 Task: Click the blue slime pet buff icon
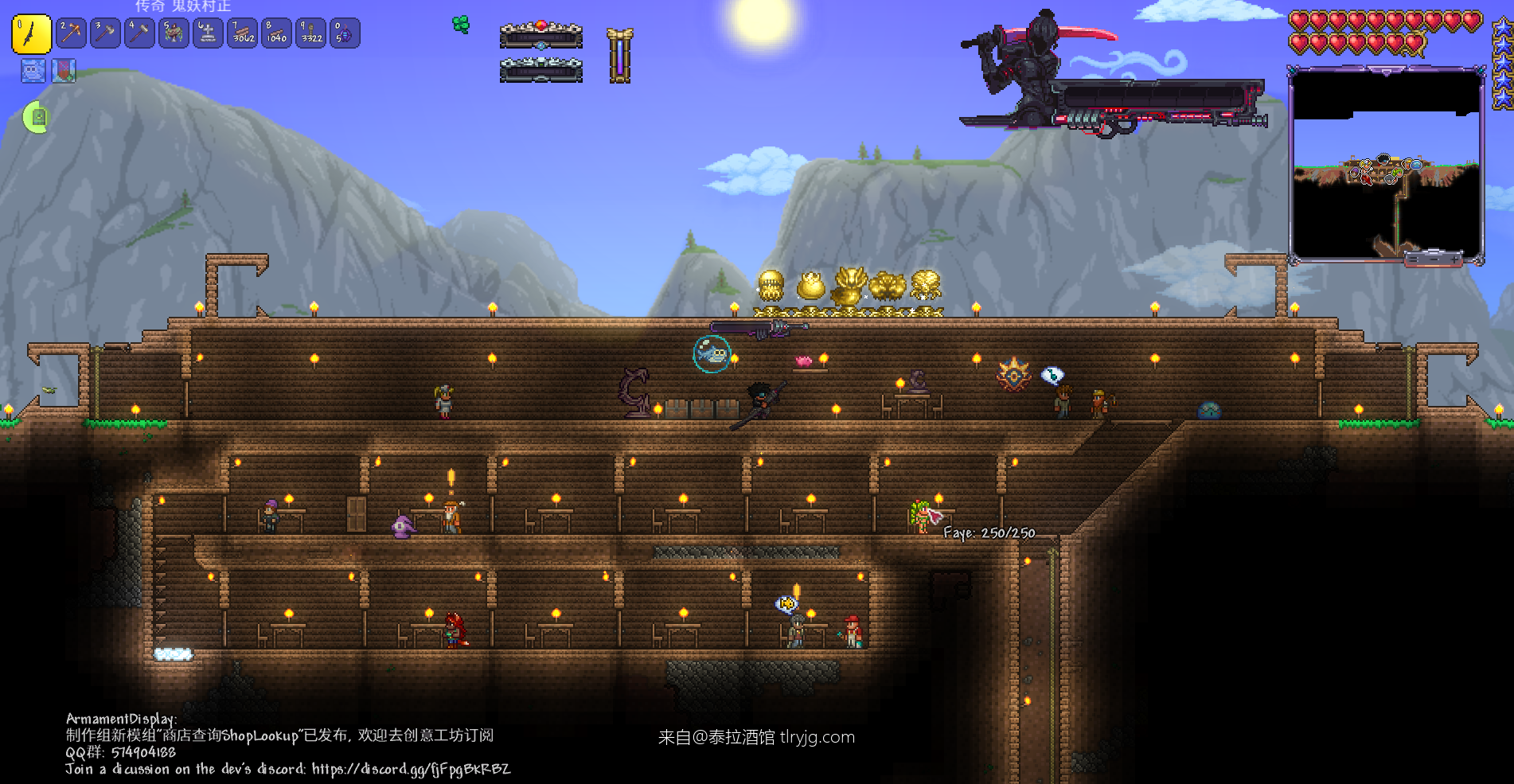33,71
